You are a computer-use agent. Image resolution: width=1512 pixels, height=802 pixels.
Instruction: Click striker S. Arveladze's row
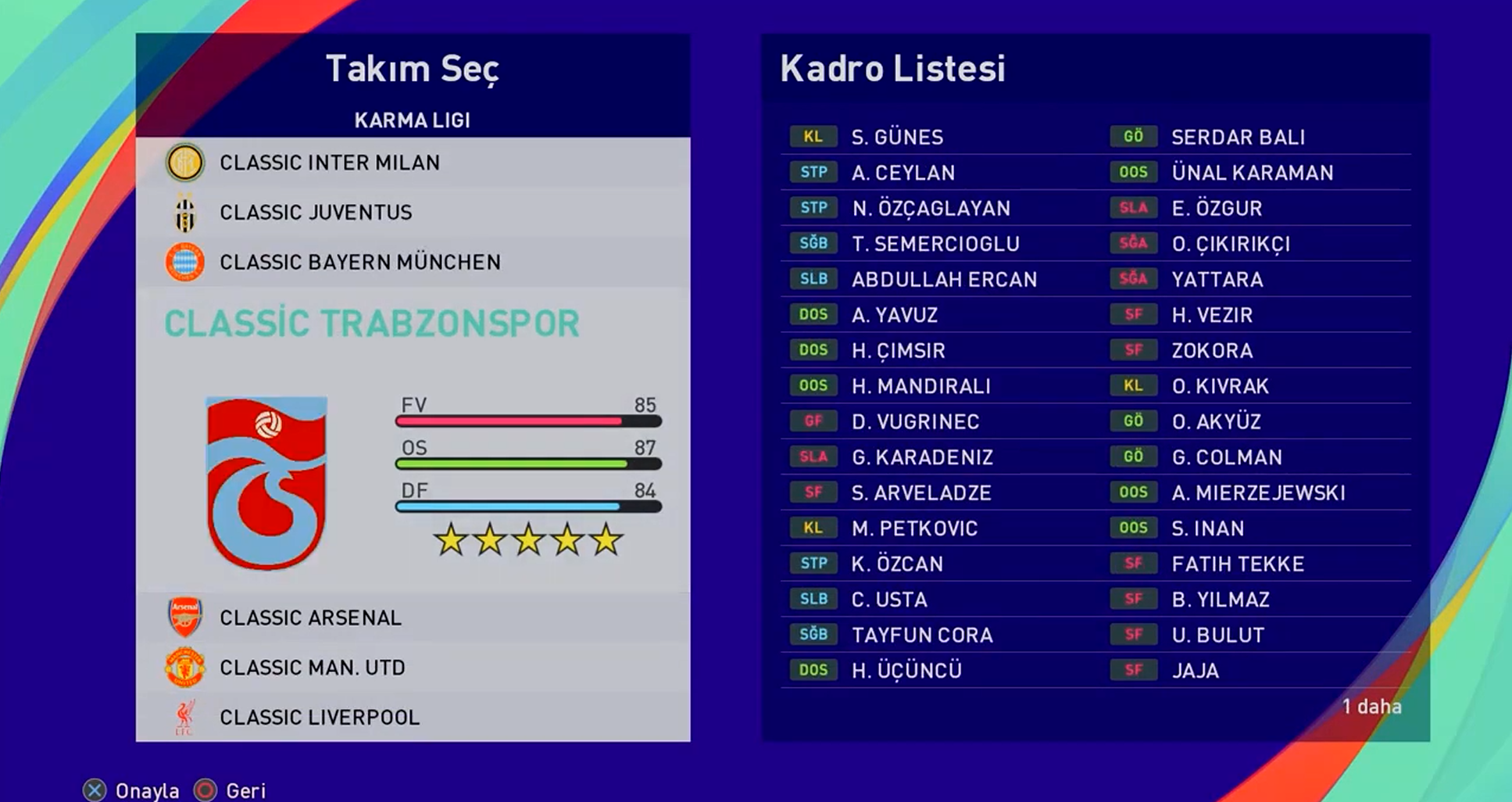(921, 493)
